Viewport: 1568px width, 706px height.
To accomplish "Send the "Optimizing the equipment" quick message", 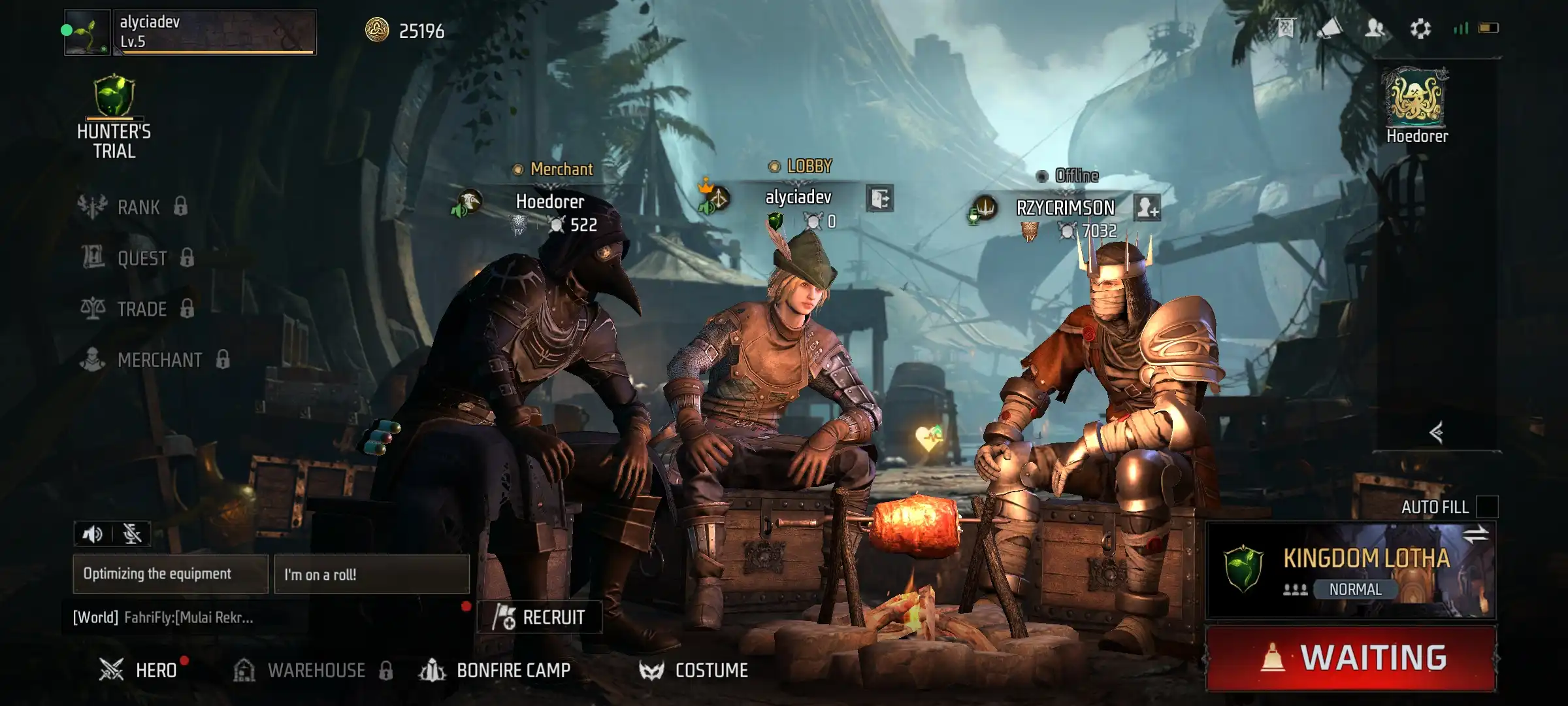I will click(x=170, y=574).
